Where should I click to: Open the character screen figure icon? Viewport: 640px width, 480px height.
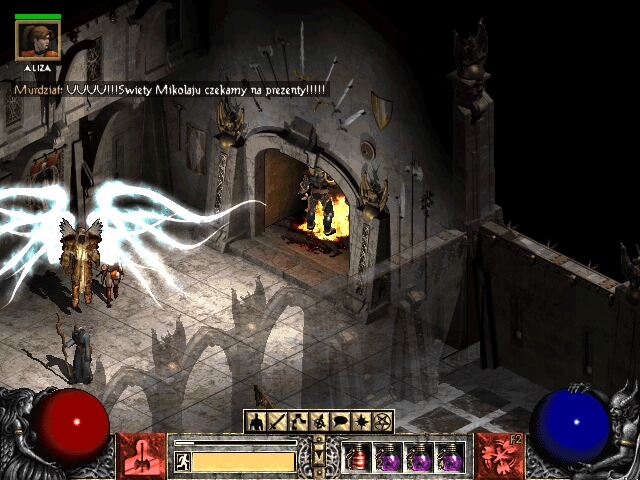pyautogui.click(x=256, y=422)
